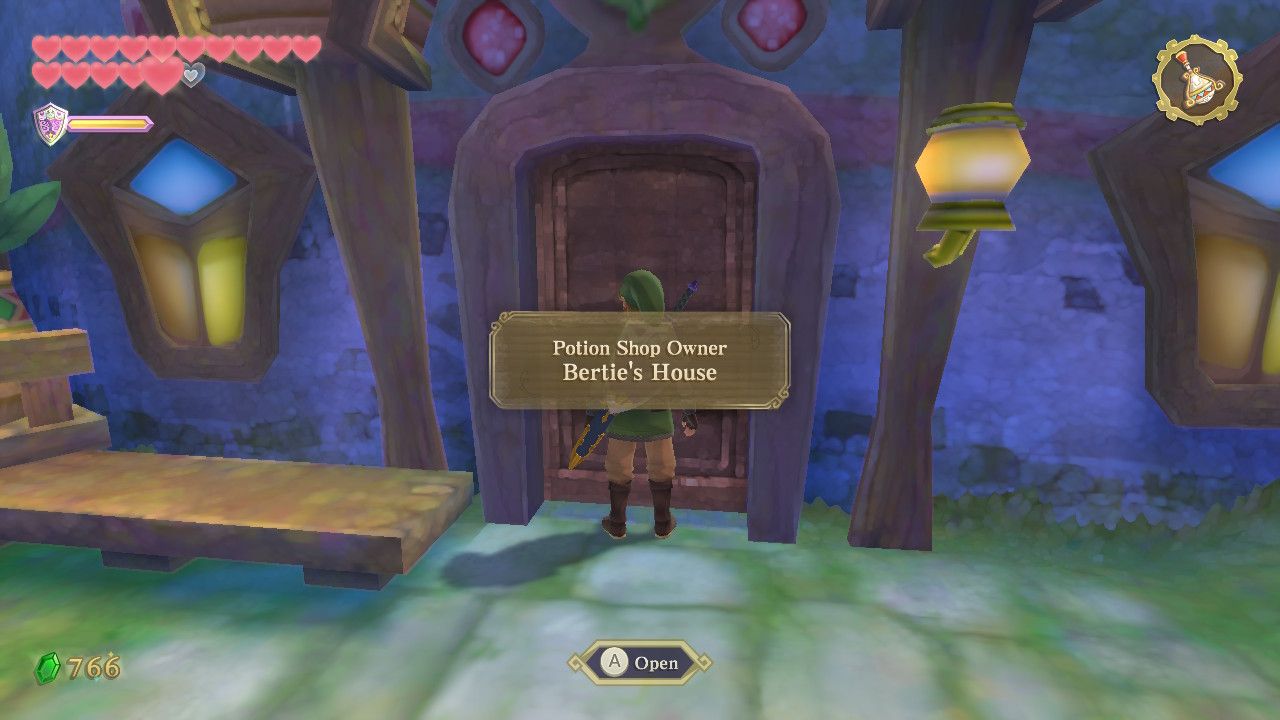Select the Potion Shop Owner nameplate
Viewport: 1280px width, 720px height.
640,349
